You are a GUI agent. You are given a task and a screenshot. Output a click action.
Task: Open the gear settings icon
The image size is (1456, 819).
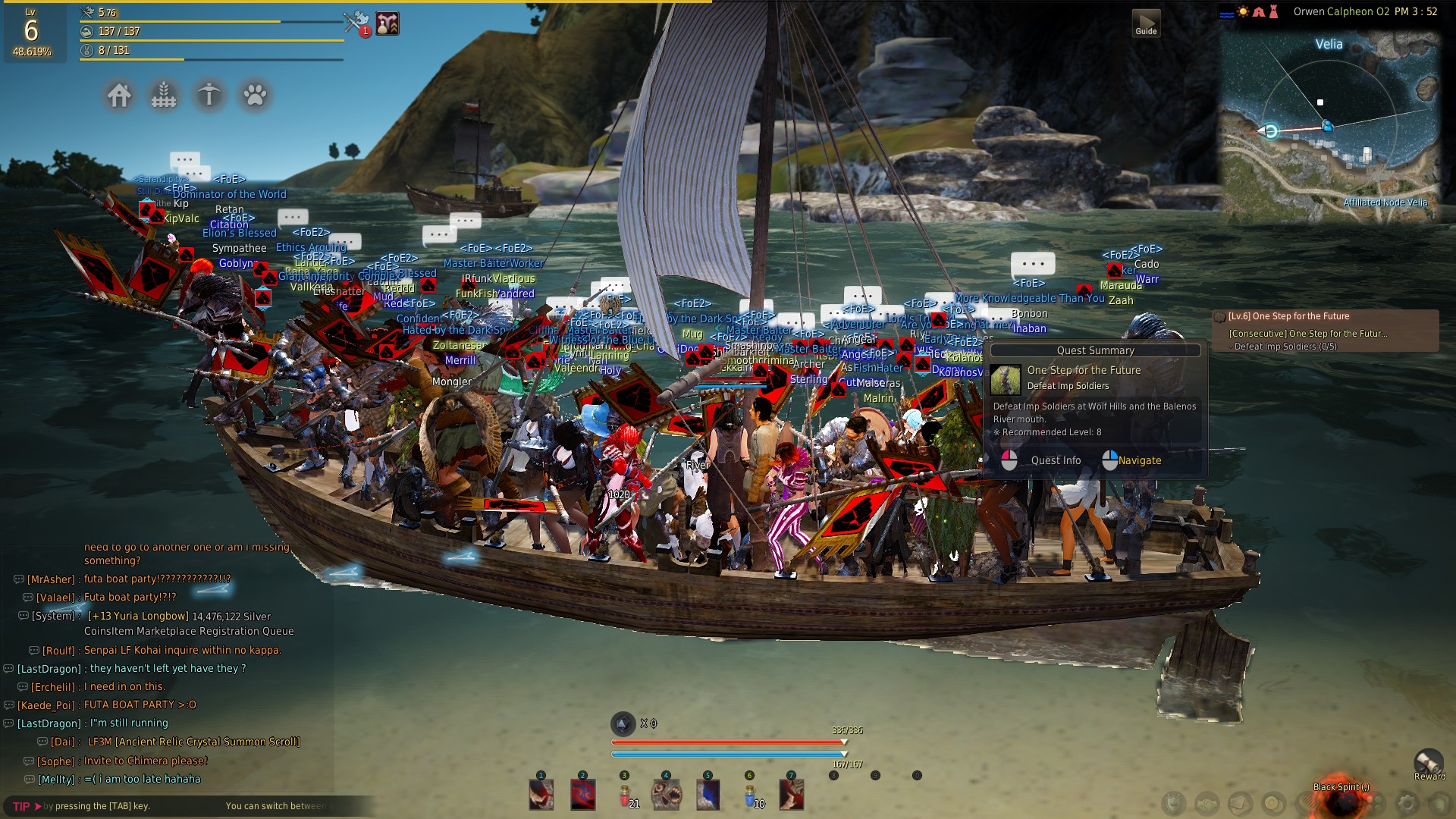point(1407,804)
